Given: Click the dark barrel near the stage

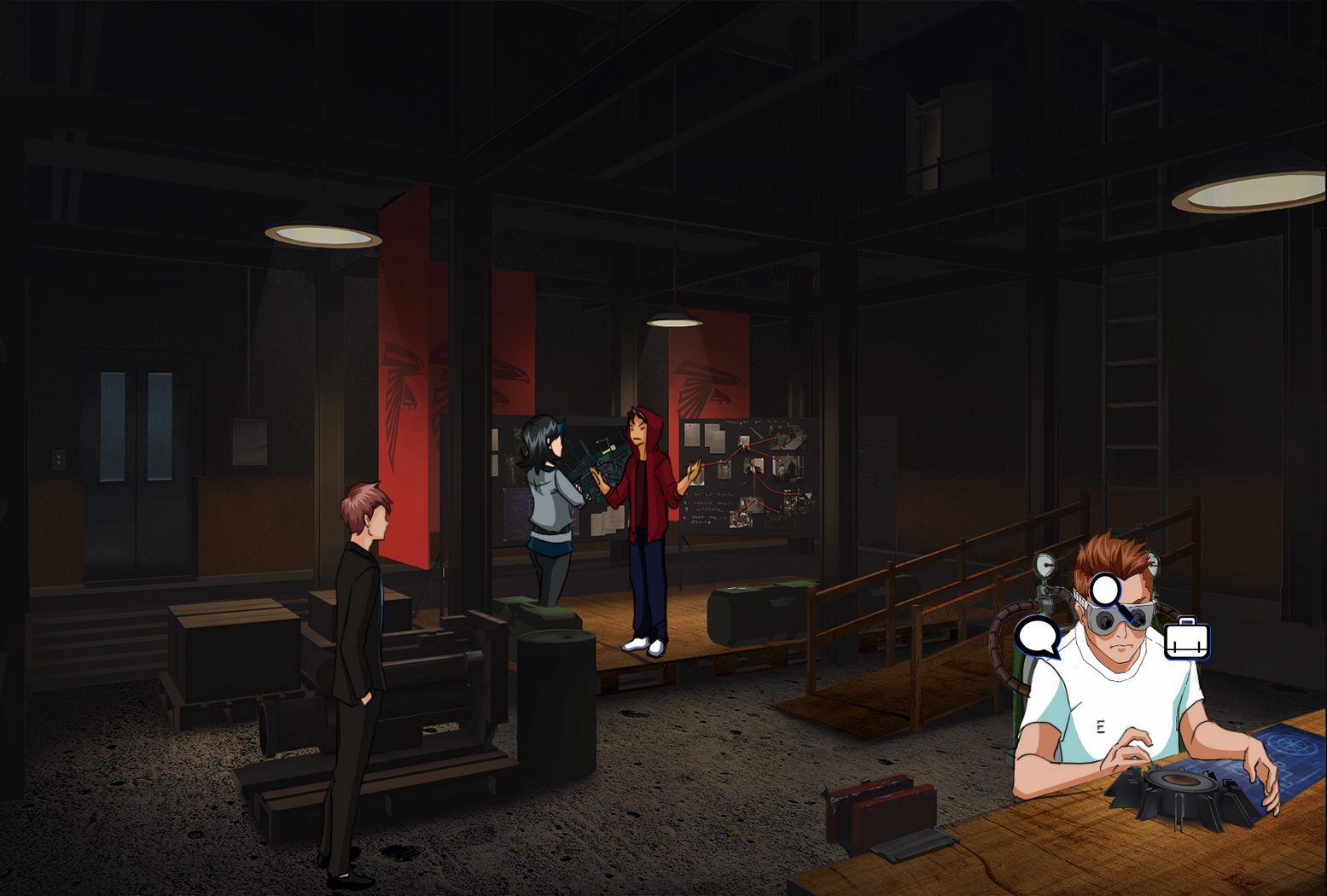Looking at the screenshot, I should (555, 674).
